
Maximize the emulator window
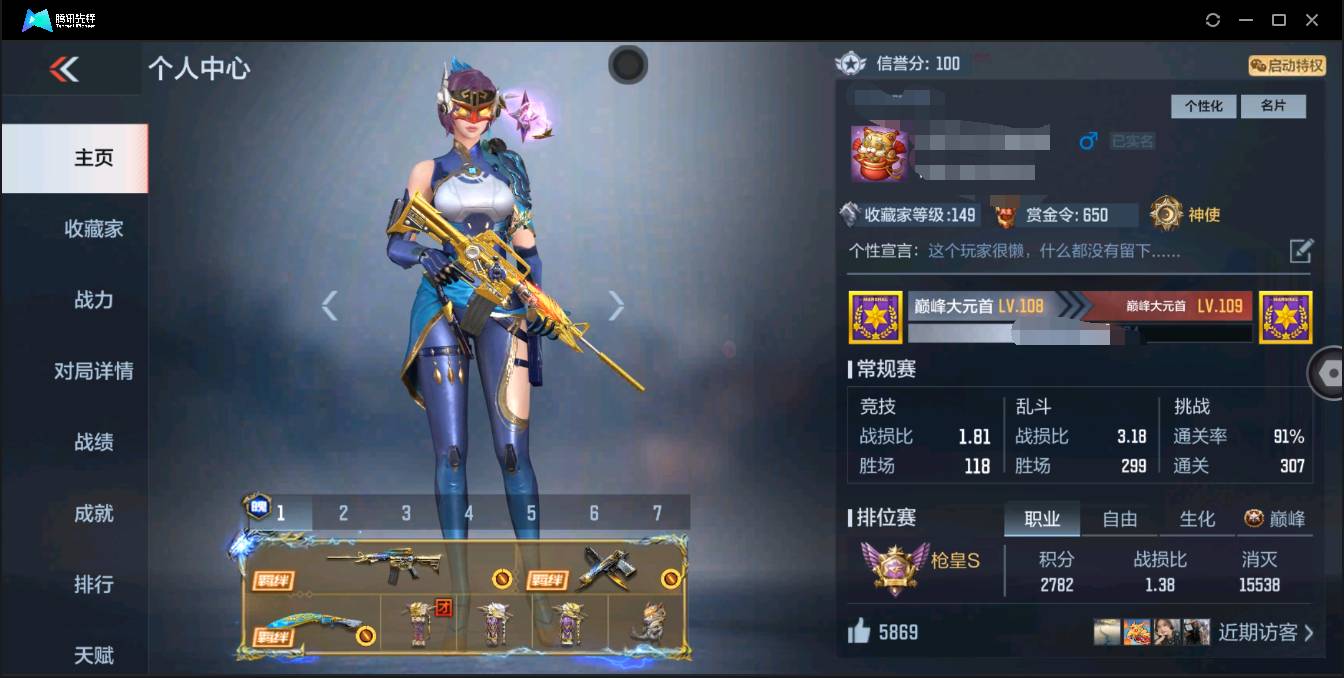tap(1278, 20)
